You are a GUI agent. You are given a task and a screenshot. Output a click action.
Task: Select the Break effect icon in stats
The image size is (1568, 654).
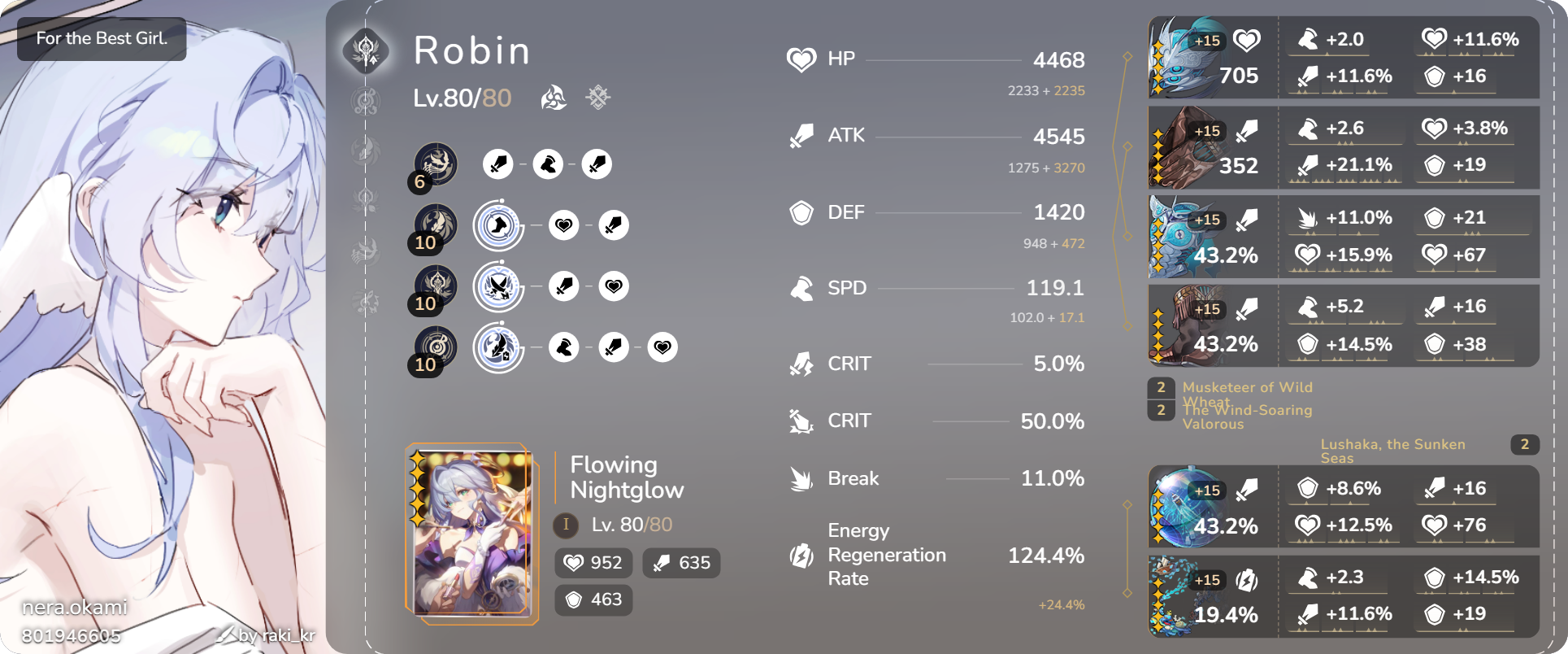click(x=801, y=478)
